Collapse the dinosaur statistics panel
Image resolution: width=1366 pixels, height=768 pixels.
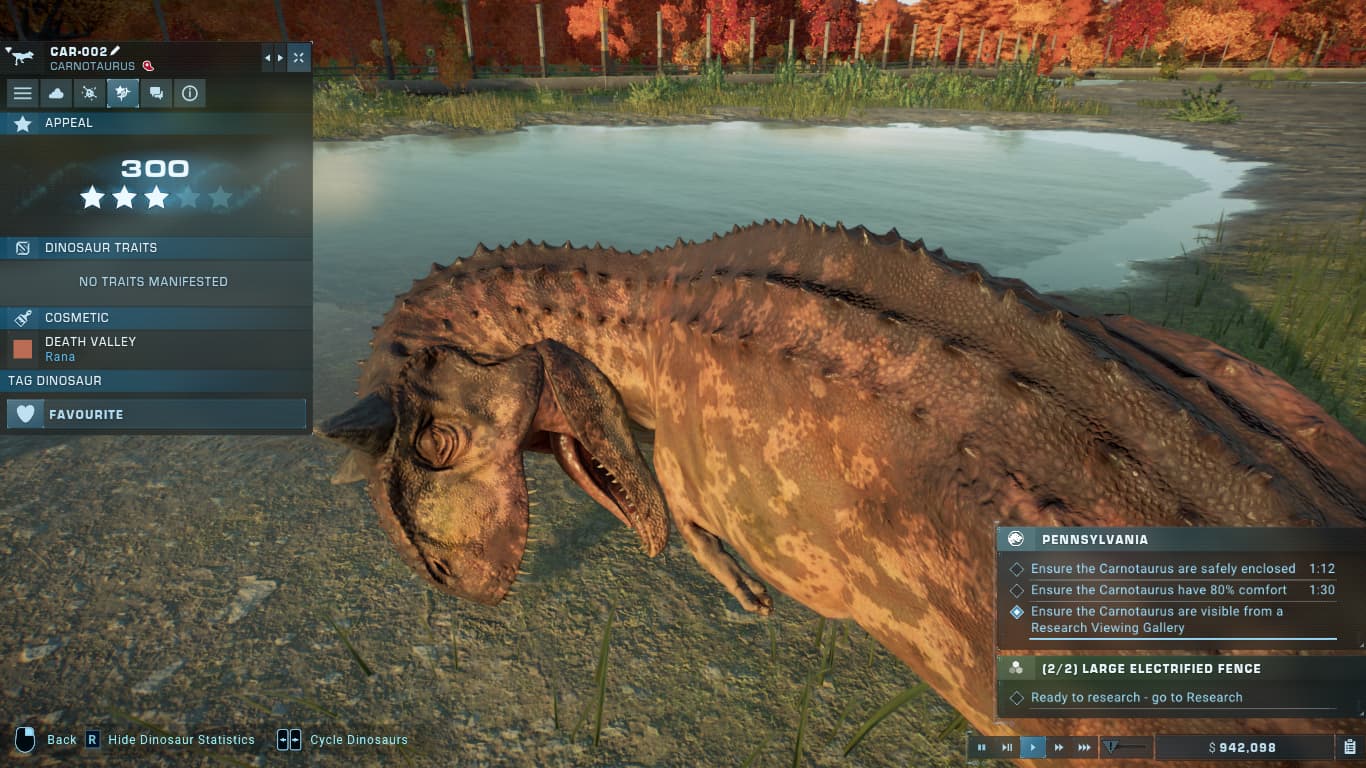pos(298,58)
